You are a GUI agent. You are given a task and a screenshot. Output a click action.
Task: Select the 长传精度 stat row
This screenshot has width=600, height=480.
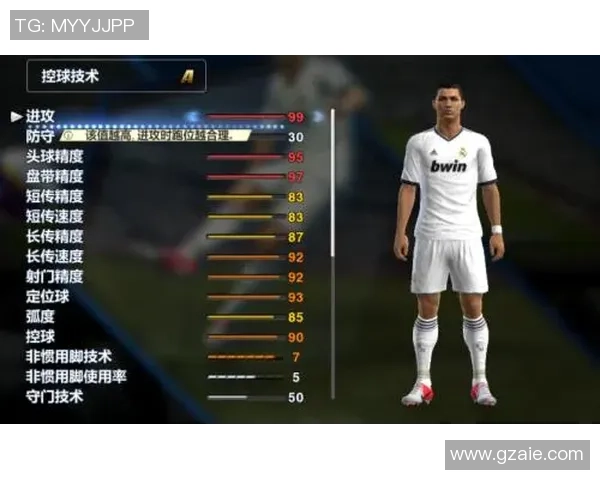[55, 237]
